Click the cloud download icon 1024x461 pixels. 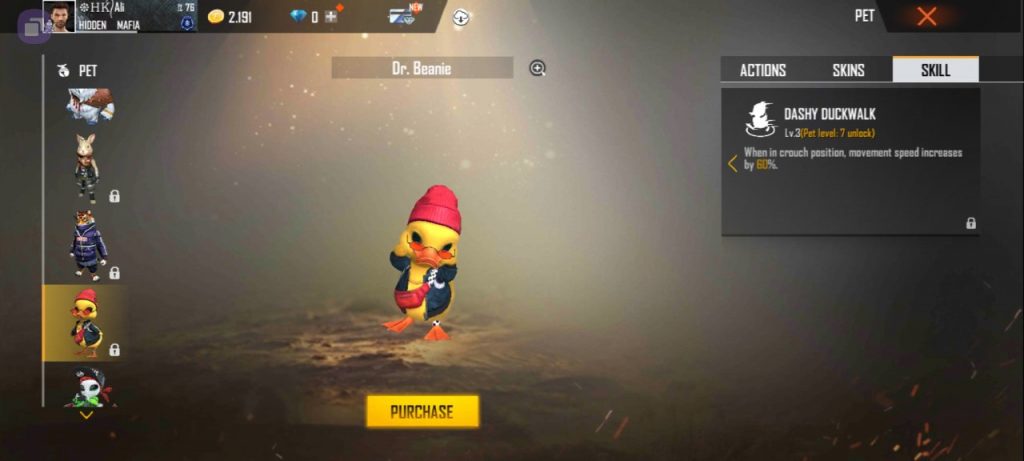461,17
